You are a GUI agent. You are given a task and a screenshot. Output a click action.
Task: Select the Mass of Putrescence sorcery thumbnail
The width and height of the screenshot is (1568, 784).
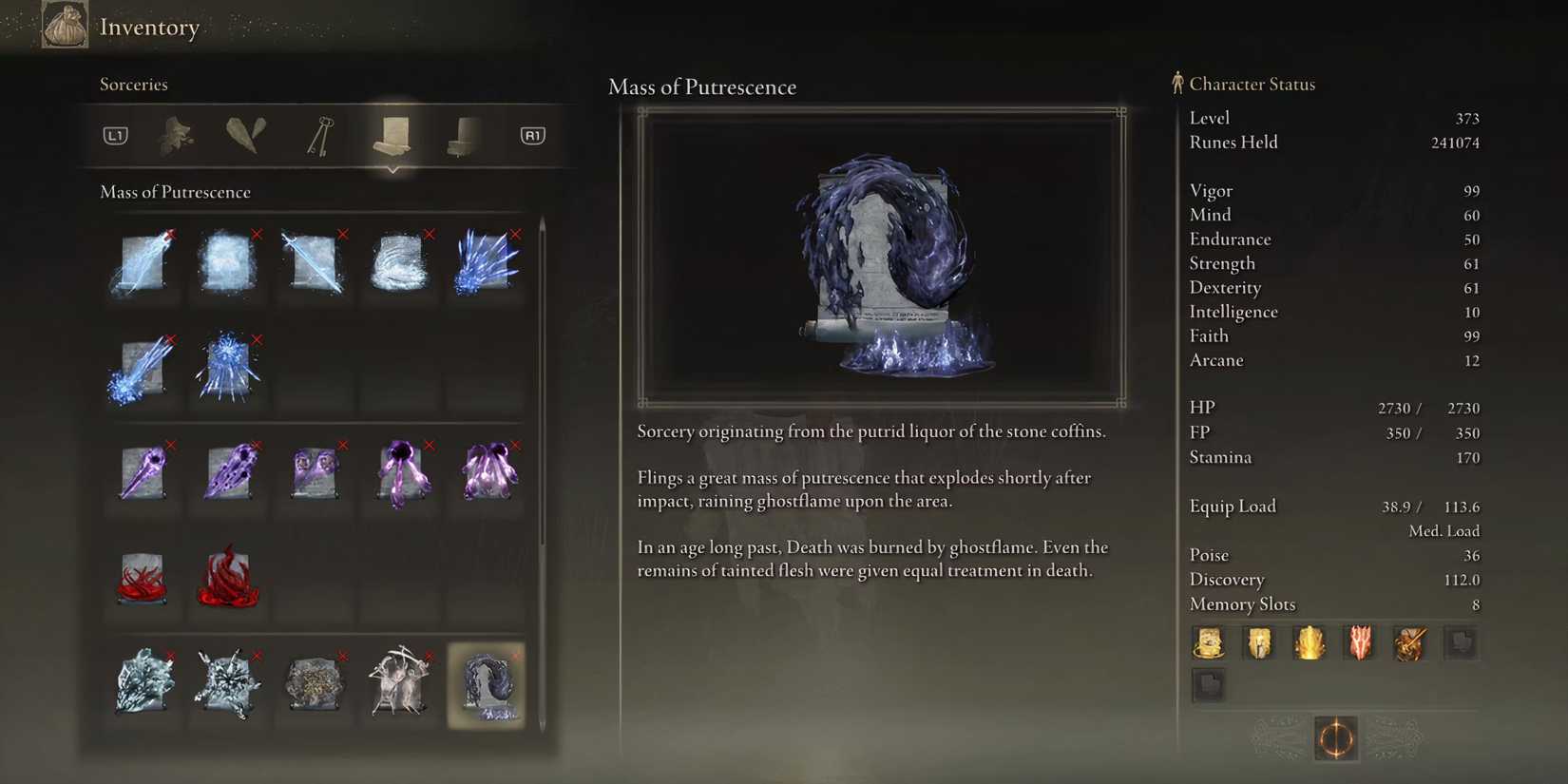(486, 684)
